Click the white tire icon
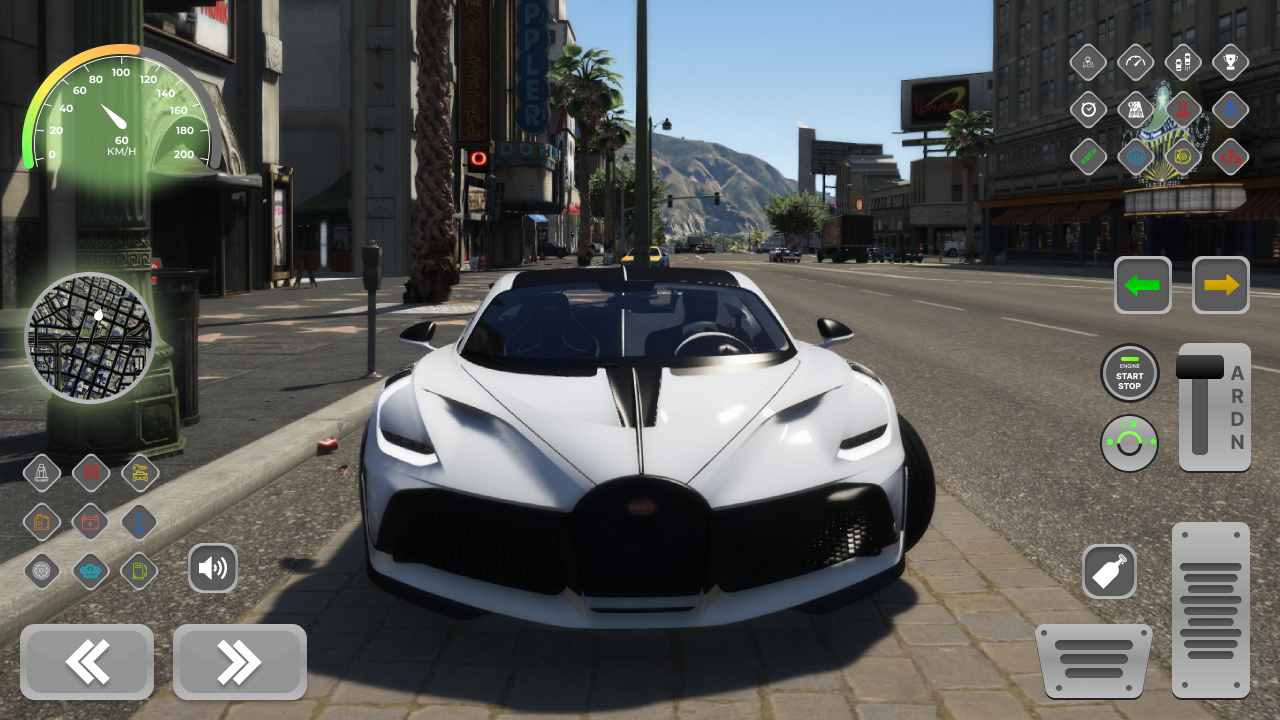 42,570
